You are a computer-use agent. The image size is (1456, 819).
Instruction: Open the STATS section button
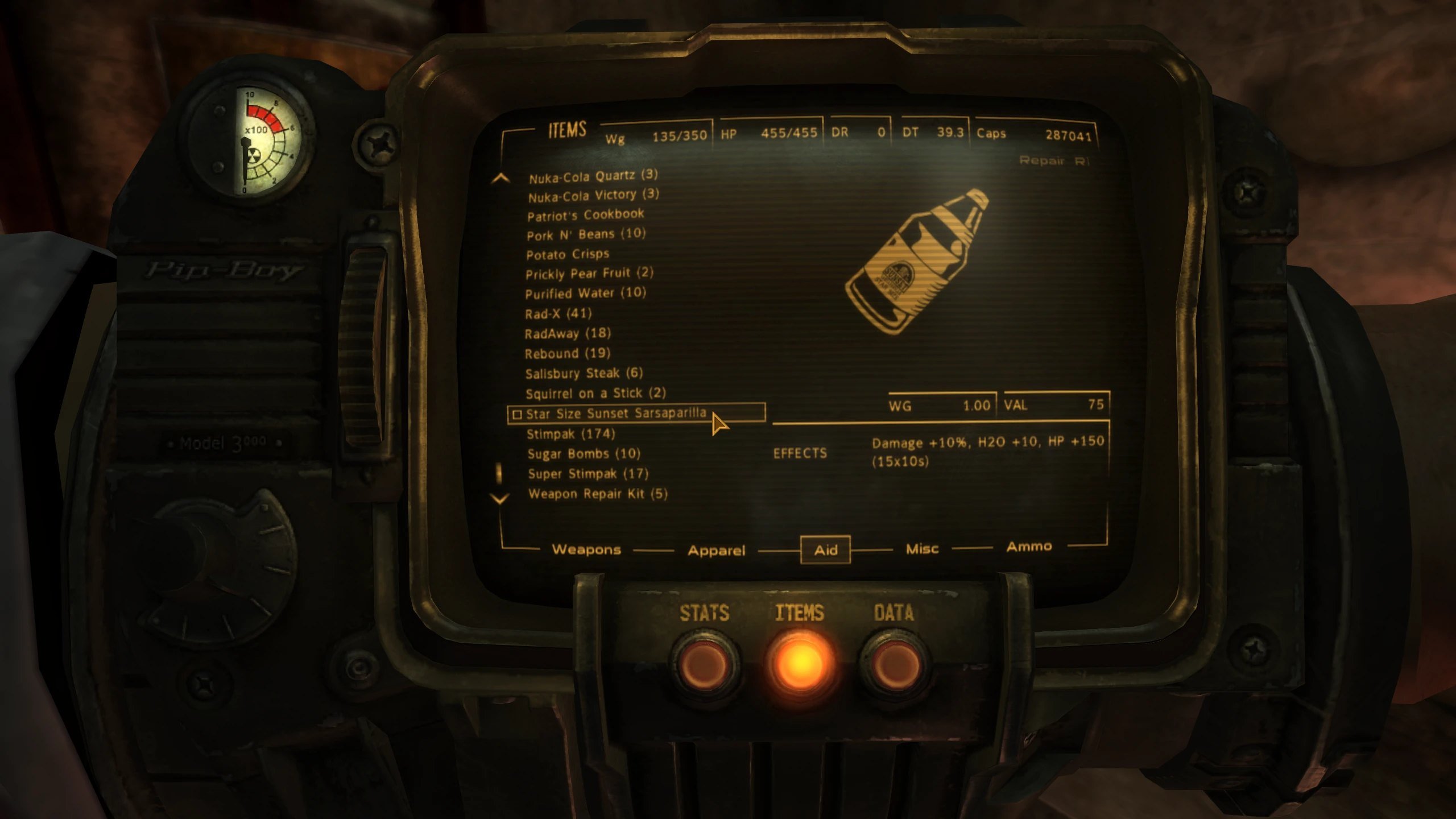(x=705, y=664)
